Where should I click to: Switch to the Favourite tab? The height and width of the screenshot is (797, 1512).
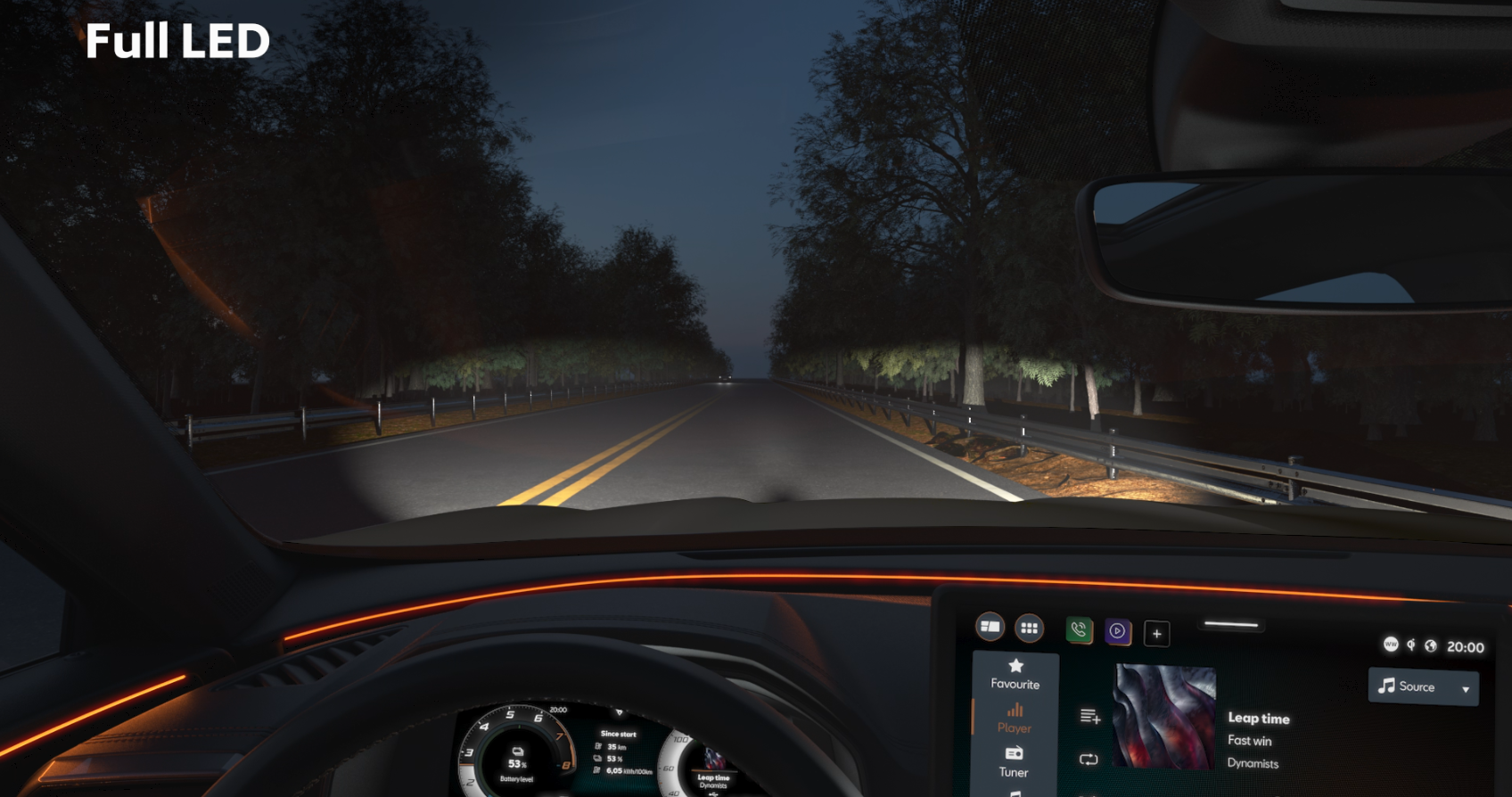coord(1015,674)
